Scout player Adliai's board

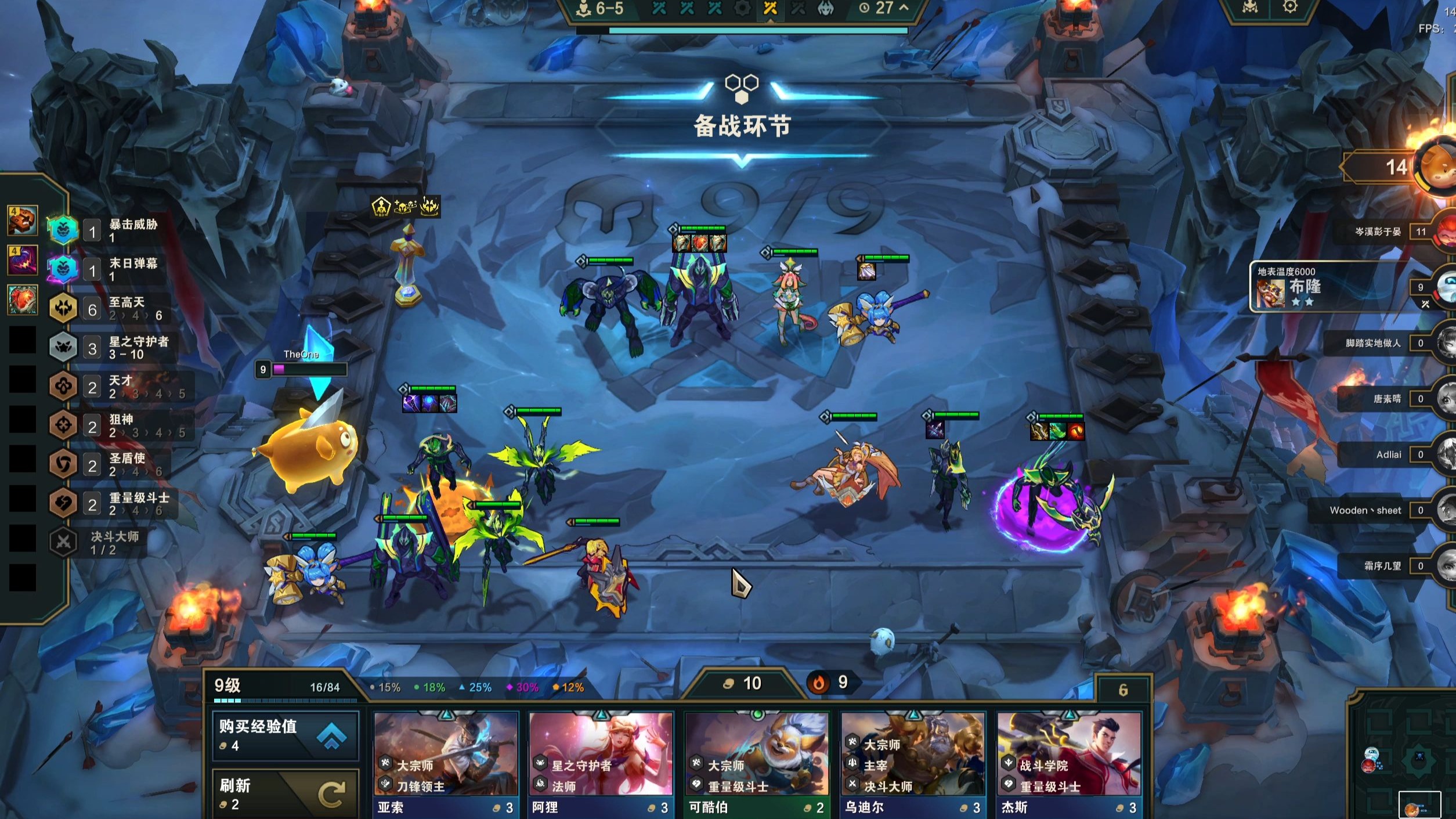[1393, 454]
